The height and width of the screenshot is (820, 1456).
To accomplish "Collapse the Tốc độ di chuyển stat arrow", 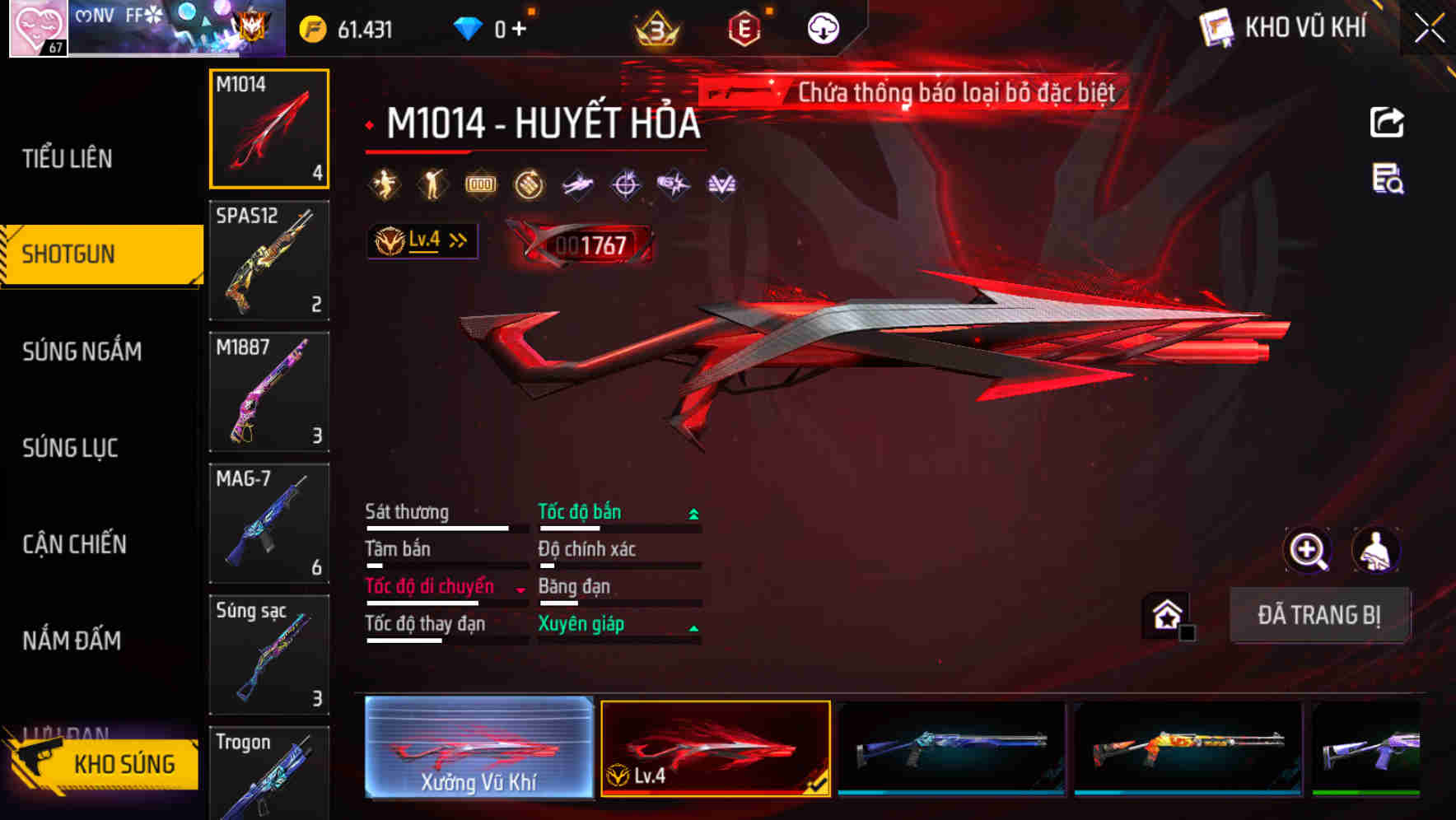I will [x=519, y=589].
